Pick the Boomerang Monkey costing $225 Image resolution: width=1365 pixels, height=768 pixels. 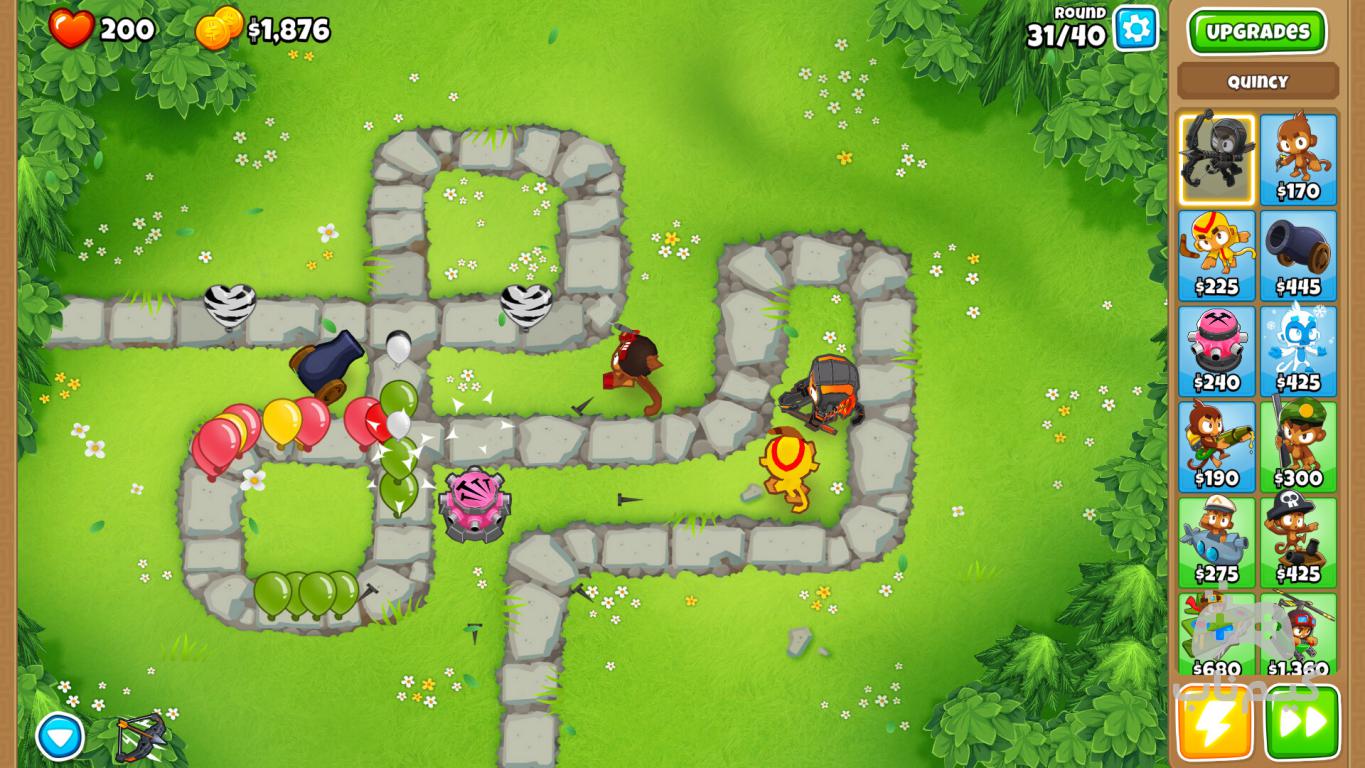pos(1216,255)
